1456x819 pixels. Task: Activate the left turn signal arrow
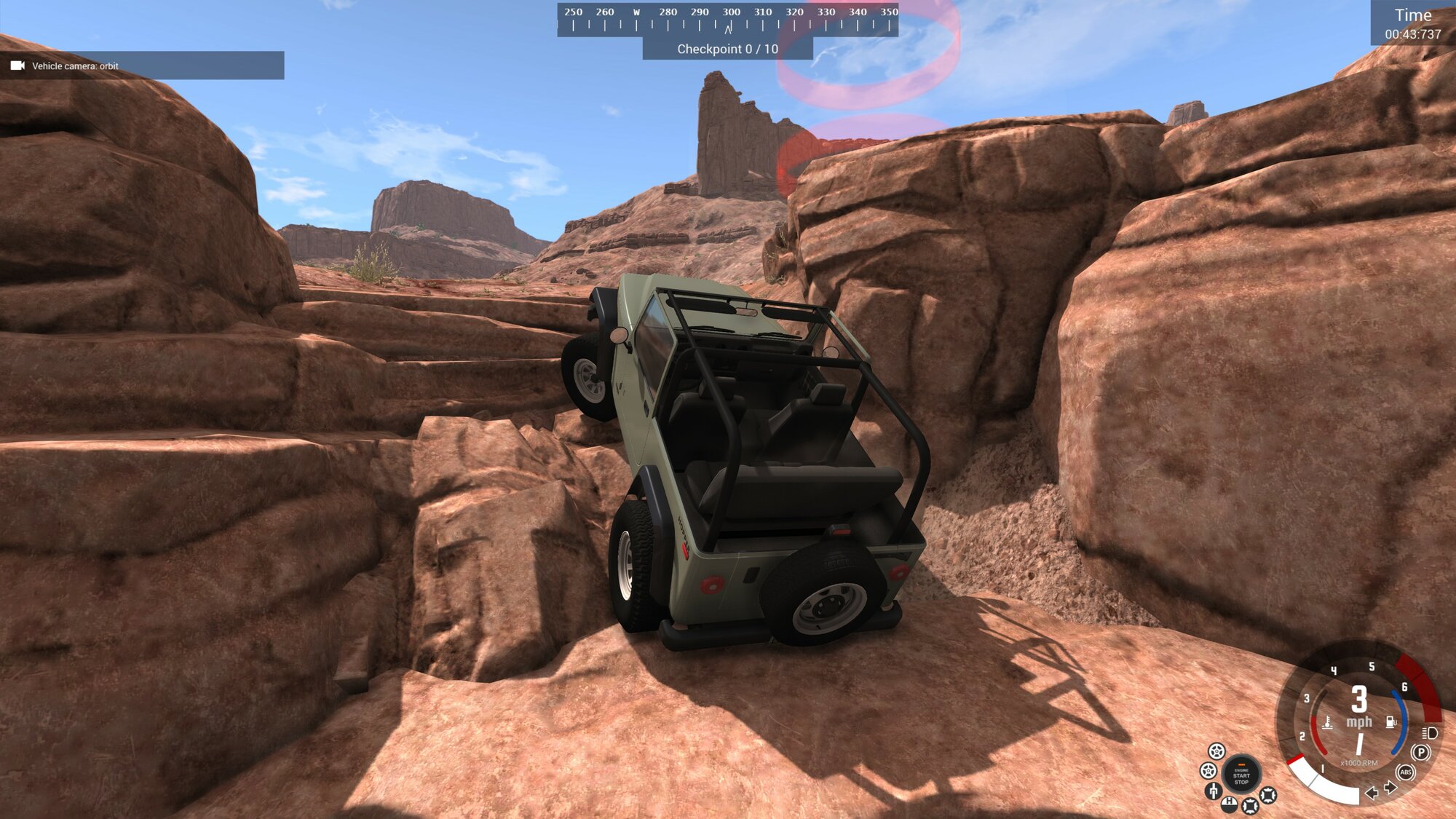tap(1372, 793)
